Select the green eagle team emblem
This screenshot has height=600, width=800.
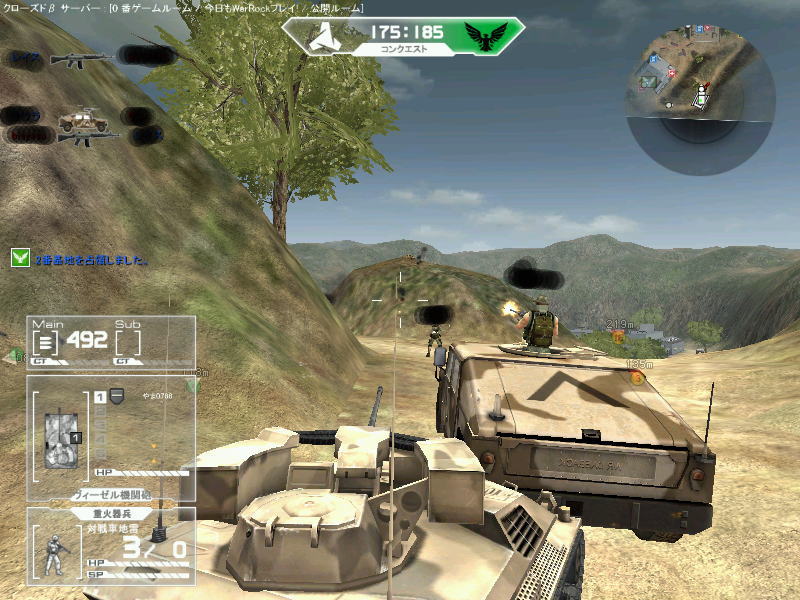click(486, 38)
